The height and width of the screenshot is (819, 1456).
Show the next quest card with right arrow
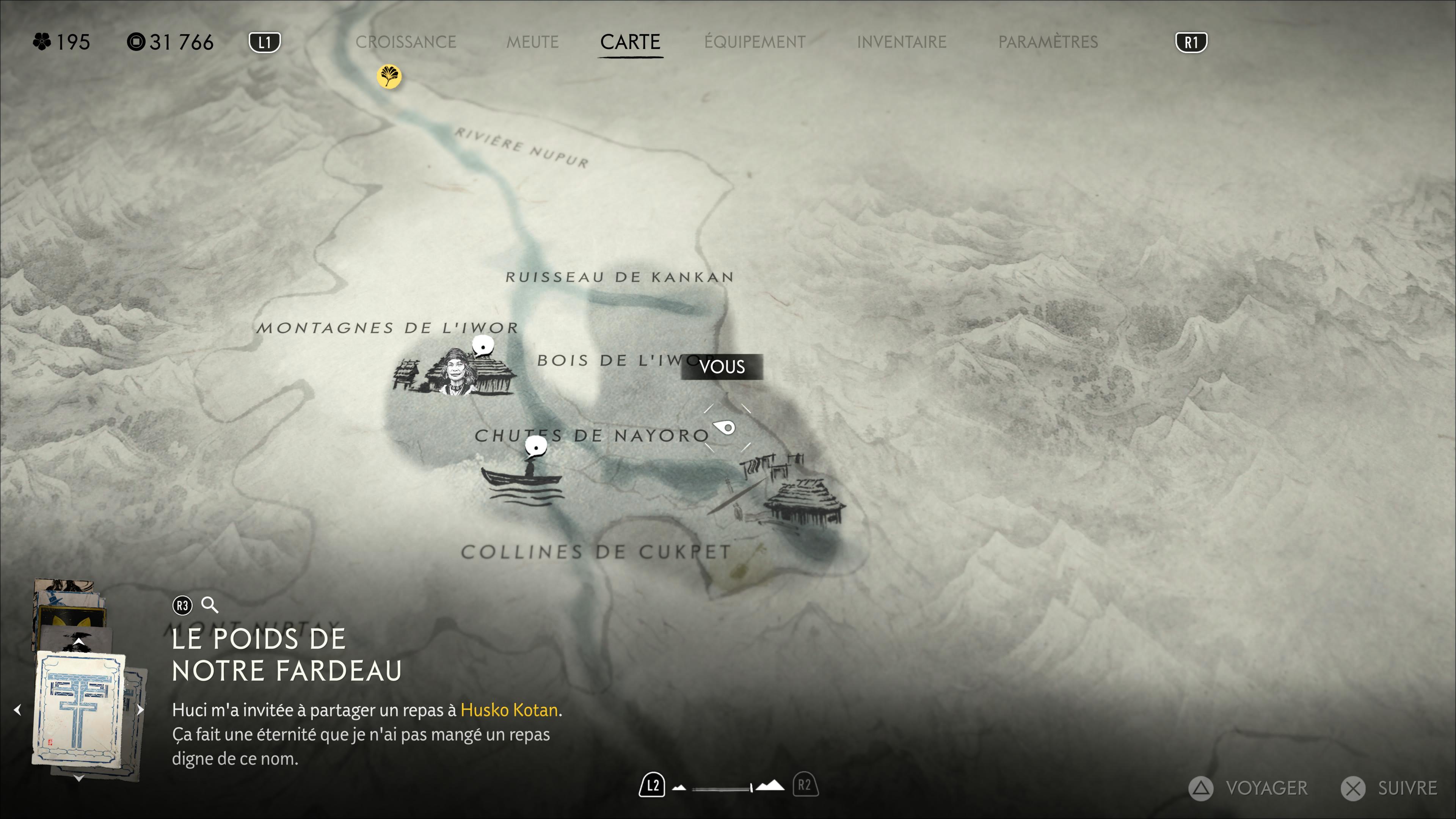[x=140, y=710]
